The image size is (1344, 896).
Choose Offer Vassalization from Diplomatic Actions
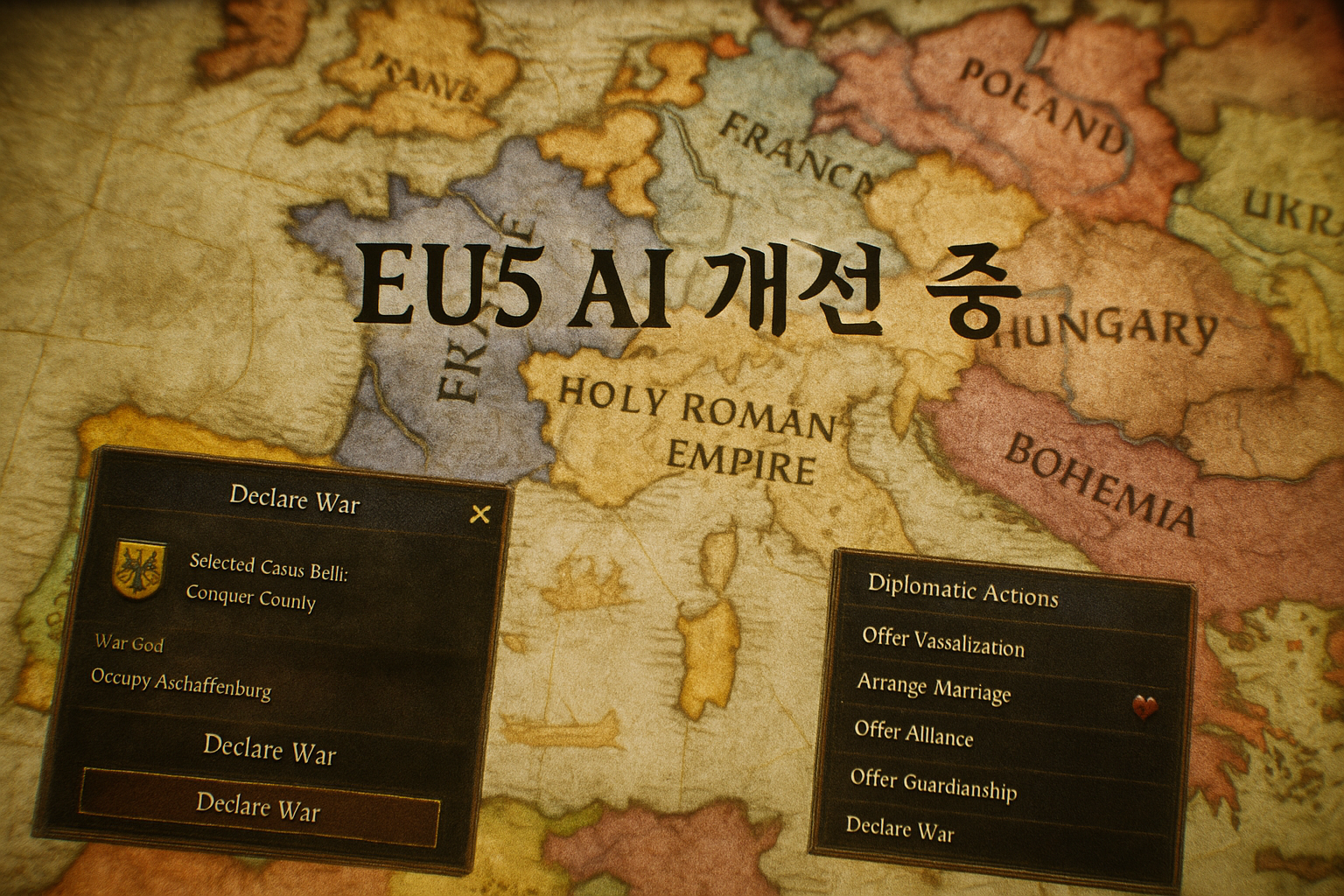coord(942,642)
